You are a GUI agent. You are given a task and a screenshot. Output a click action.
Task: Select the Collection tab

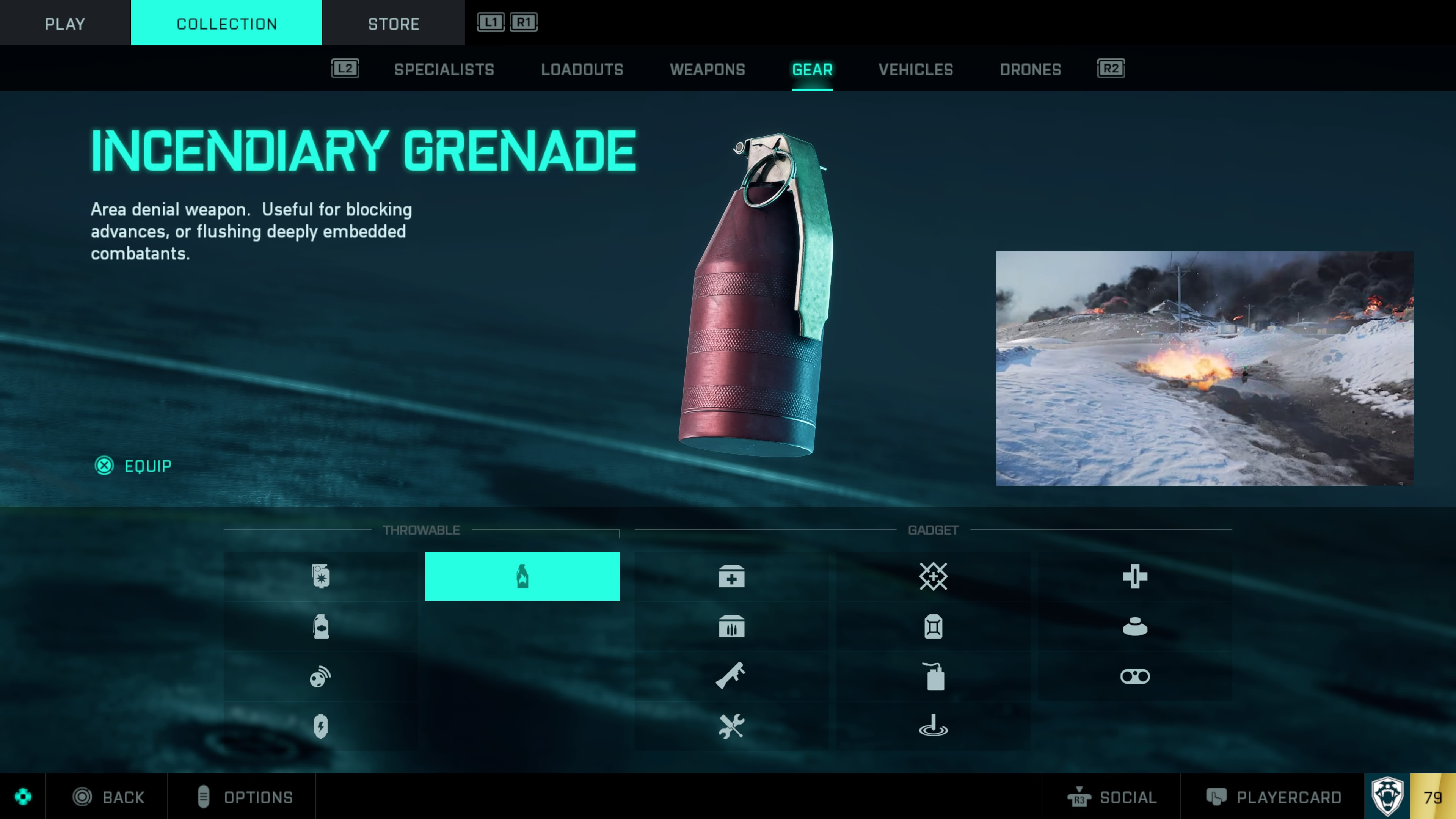227,23
